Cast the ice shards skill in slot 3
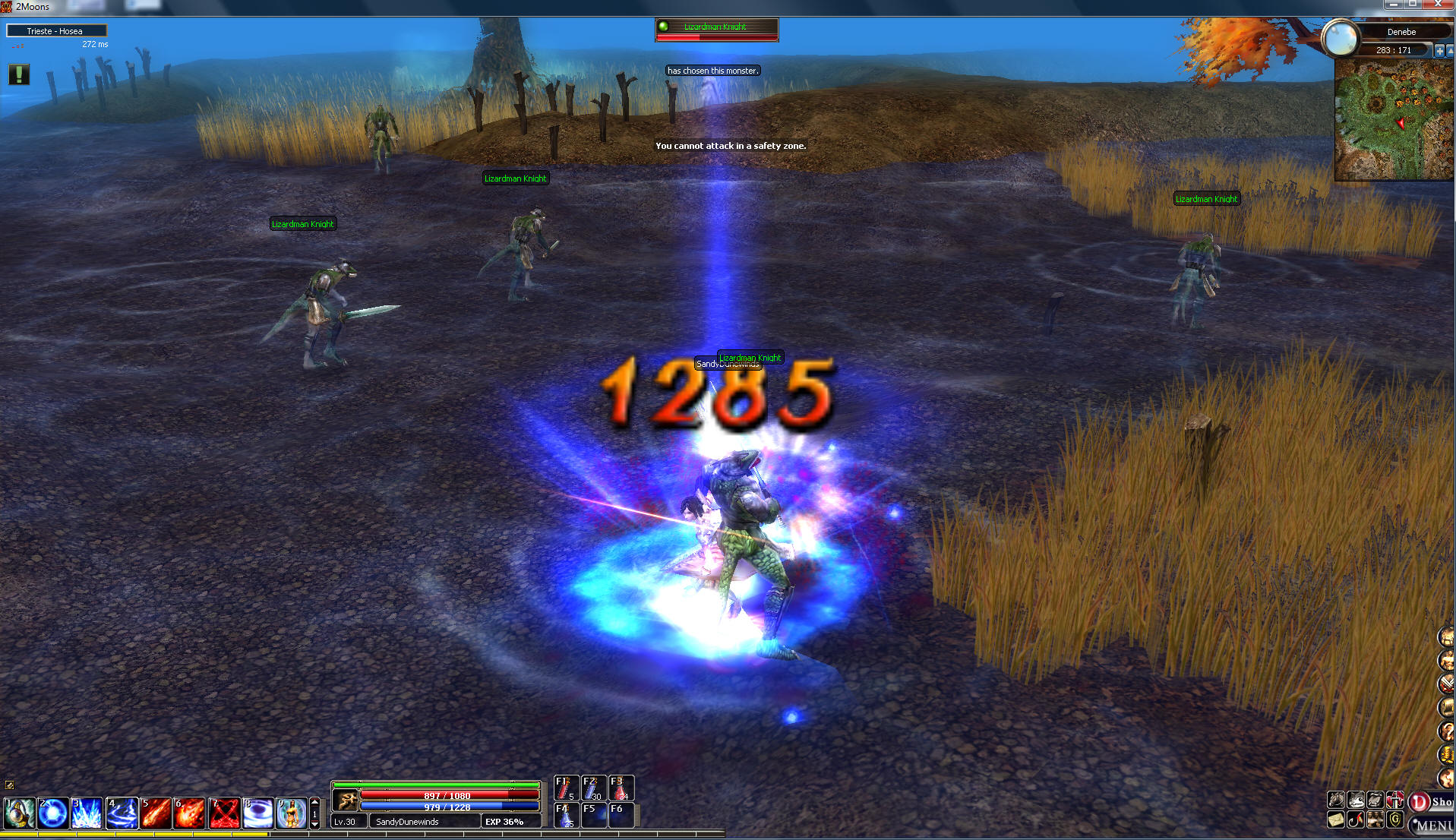The height and width of the screenshot is (840, 1456). click(87, 813)
